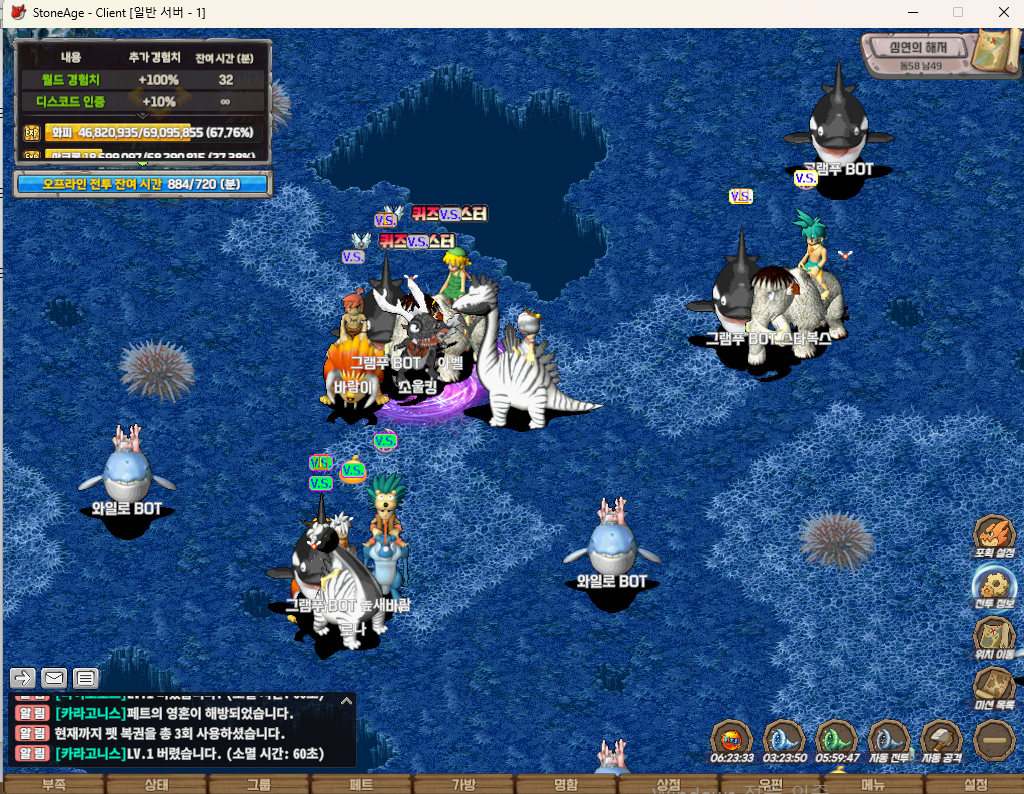The image size is (1024, 794).
Task: Open the 부족 (tribe) menu
Action: click(53, 784)
